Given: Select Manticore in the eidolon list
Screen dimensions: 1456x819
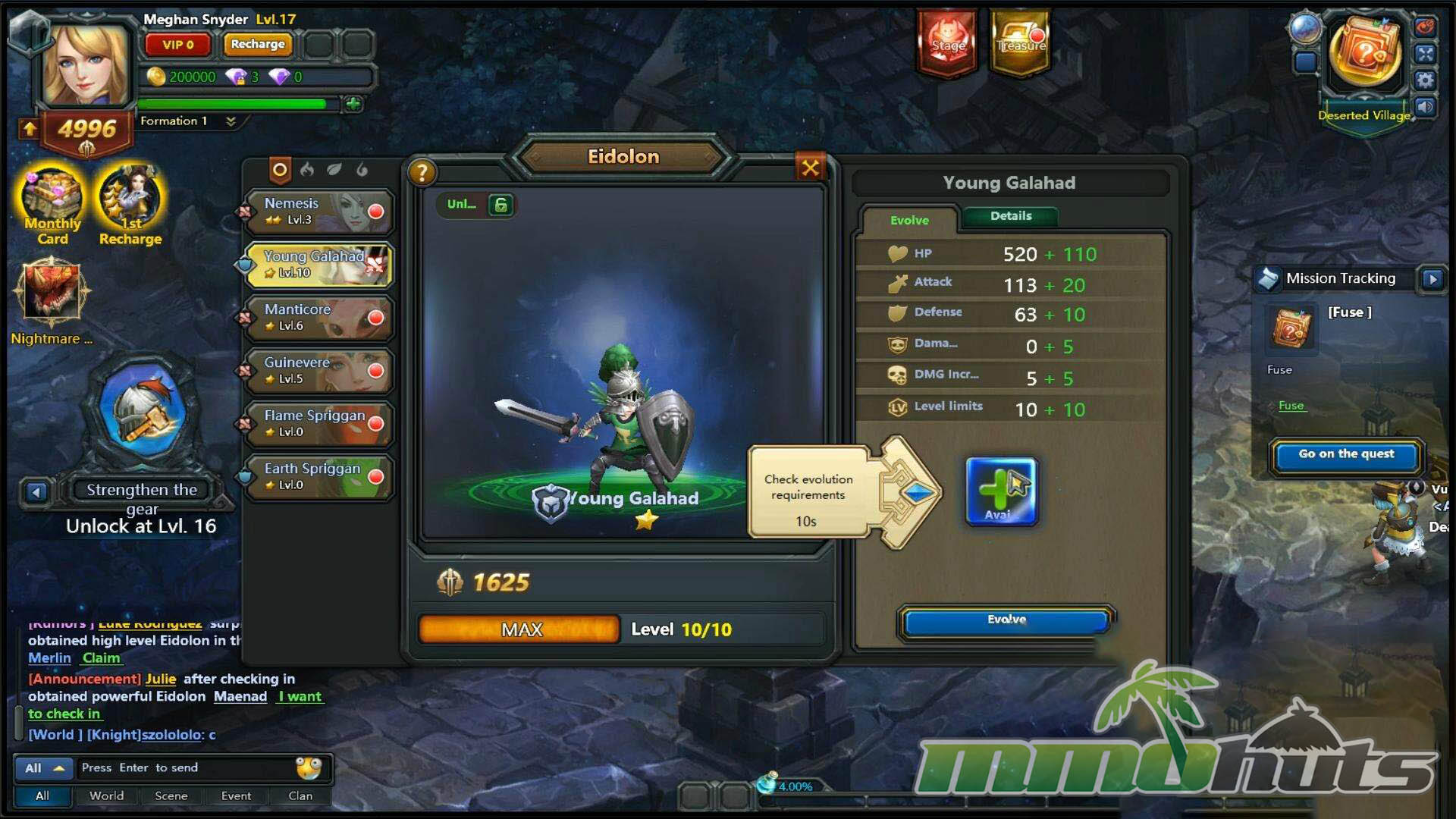Looking at the screenshot, I should [318, 318].
